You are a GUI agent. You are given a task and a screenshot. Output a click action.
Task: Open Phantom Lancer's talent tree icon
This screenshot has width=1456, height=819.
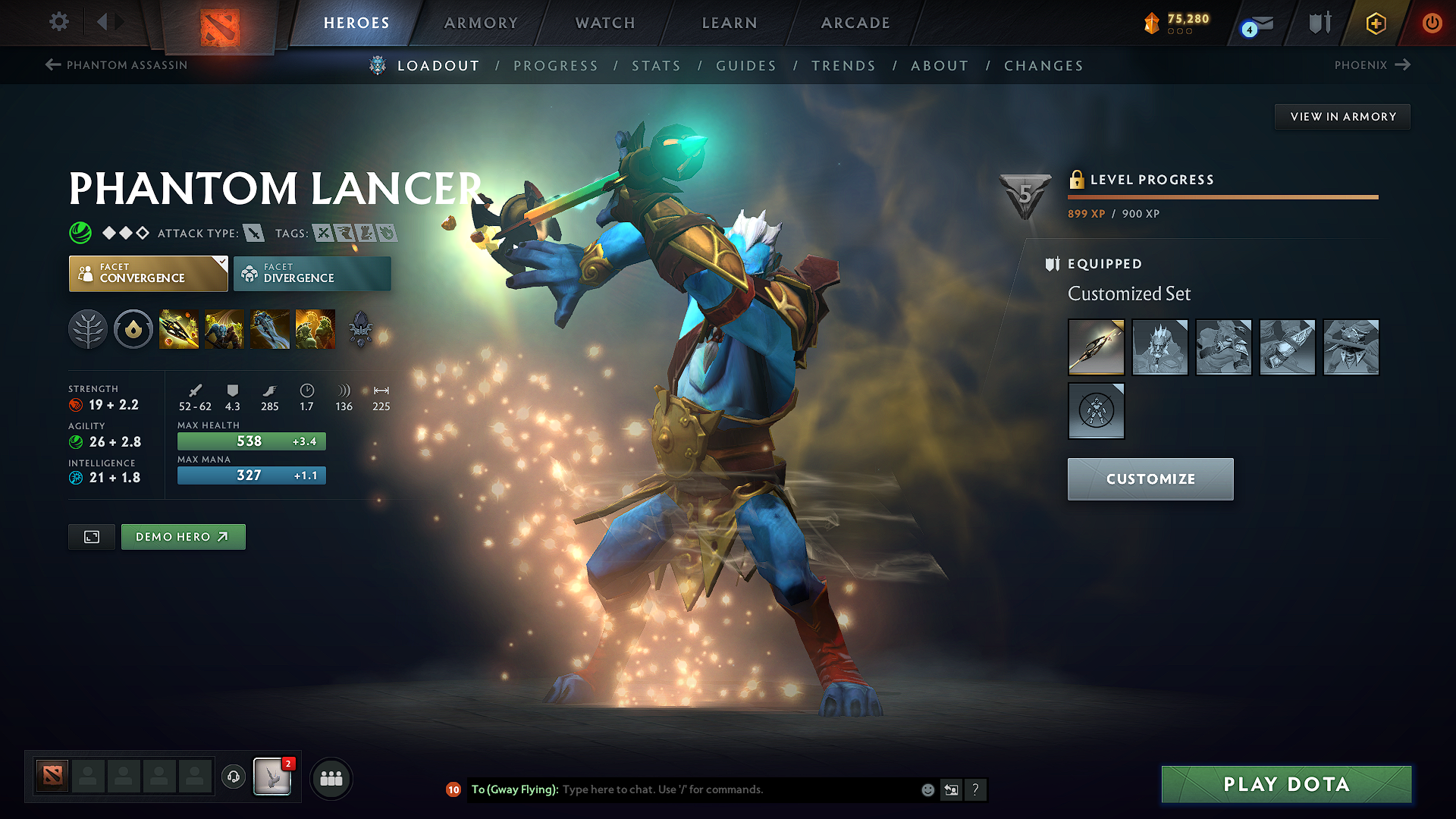[x=88, y=329]
